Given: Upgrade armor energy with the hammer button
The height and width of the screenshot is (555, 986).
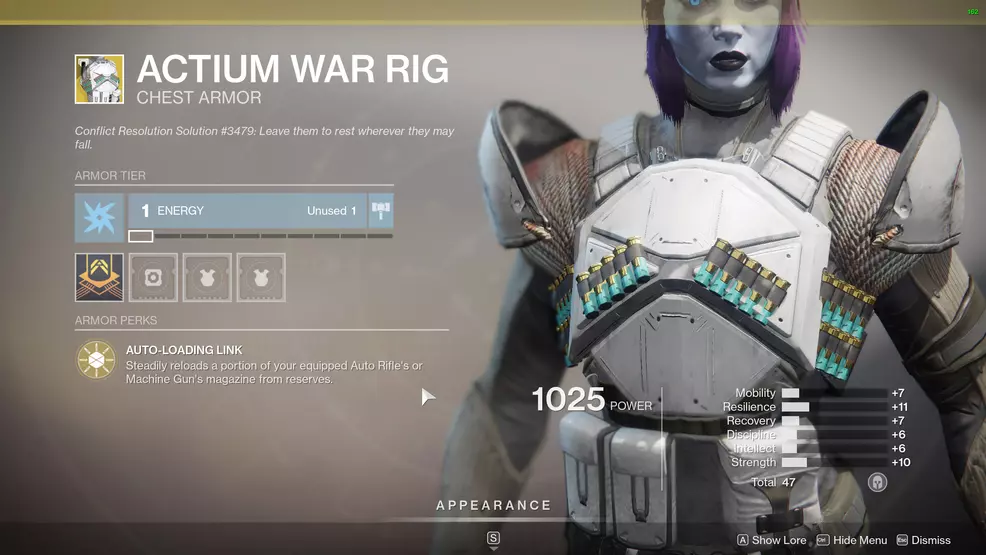Looking at the screenshot, I should 381,211.
